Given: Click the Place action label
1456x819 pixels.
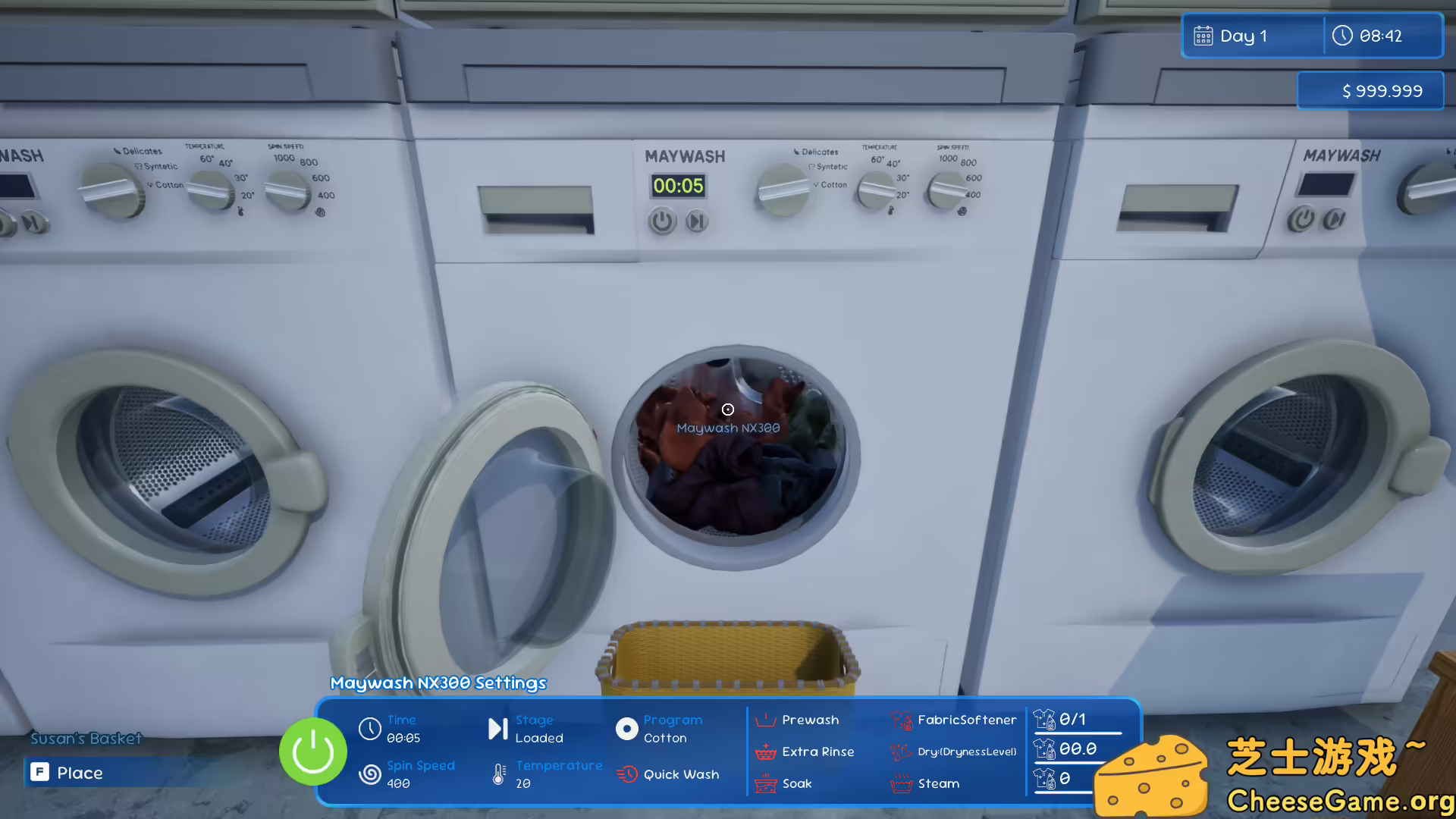Looking at the screenshot, I should point(80,773).
